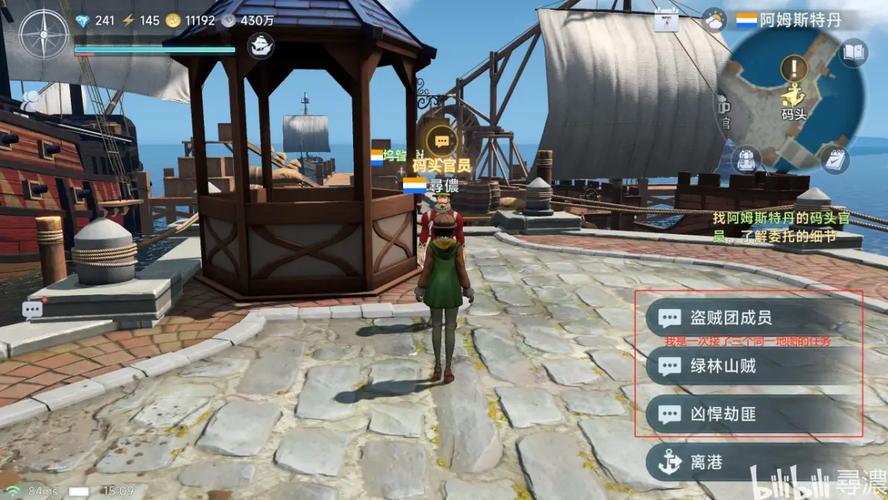Image resolution: width=888 pixels, height=500 pixels.
Task: Open the backpack inventory icon
Action: click(747, 159)
